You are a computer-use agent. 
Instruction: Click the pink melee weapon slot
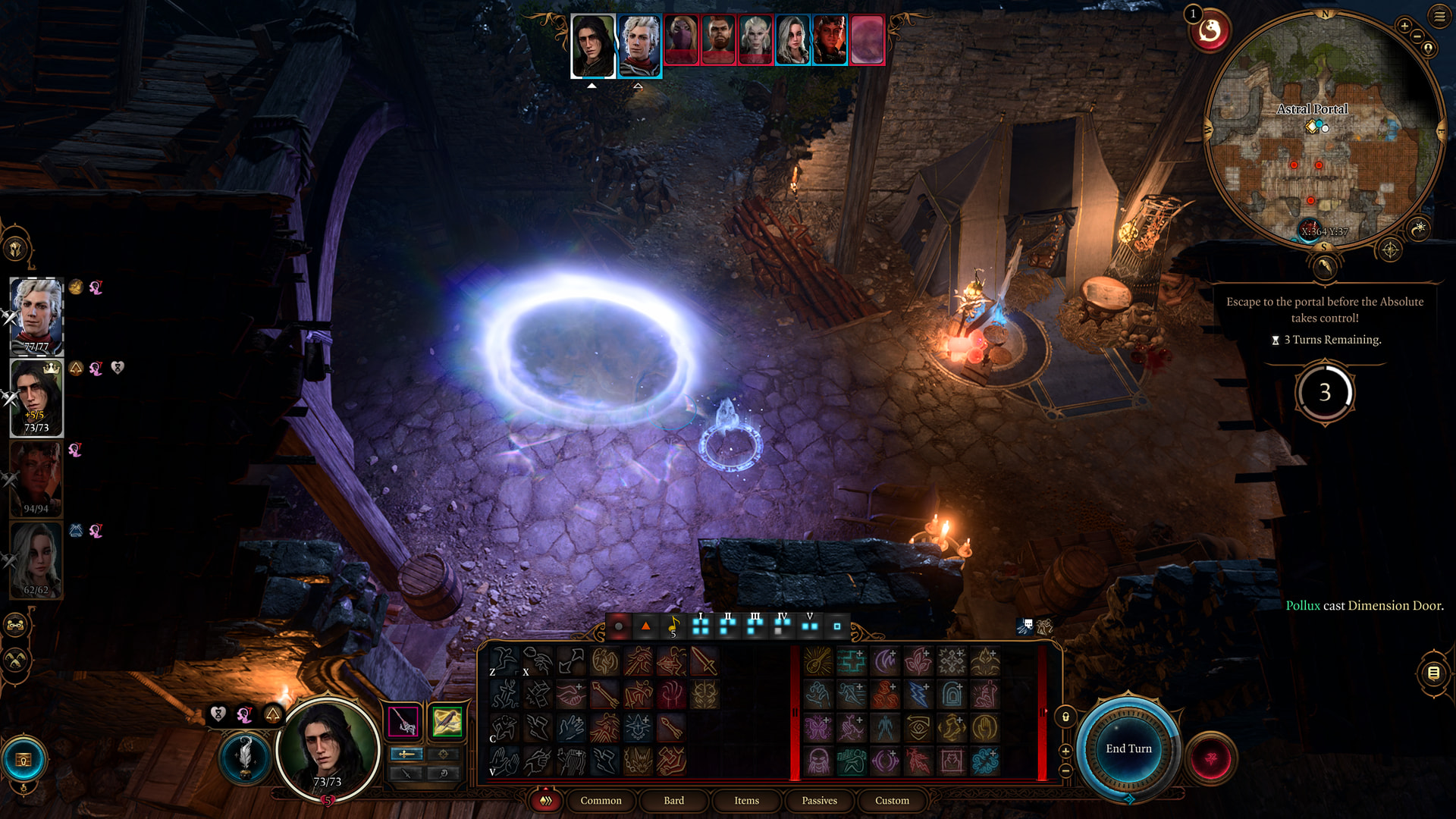(403, 721)
